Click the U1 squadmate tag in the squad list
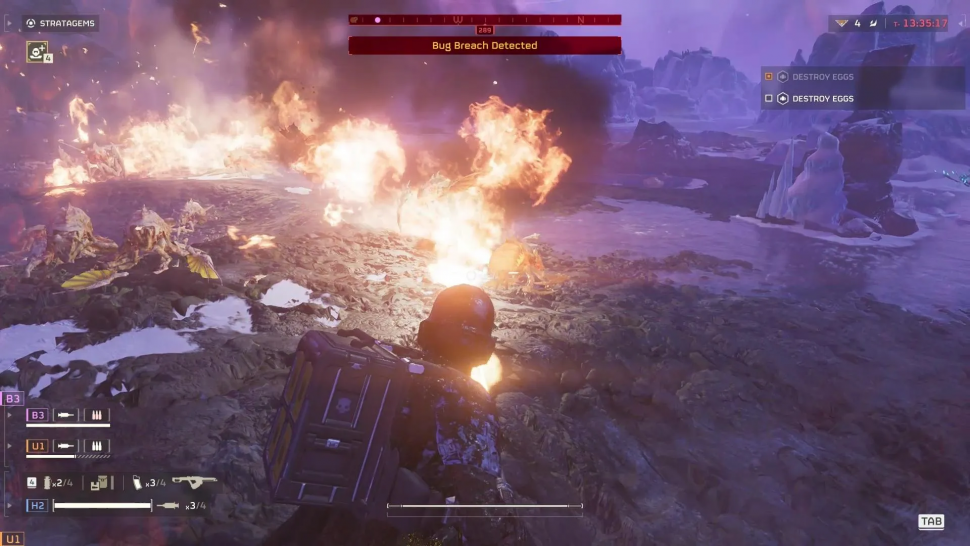 38,446
